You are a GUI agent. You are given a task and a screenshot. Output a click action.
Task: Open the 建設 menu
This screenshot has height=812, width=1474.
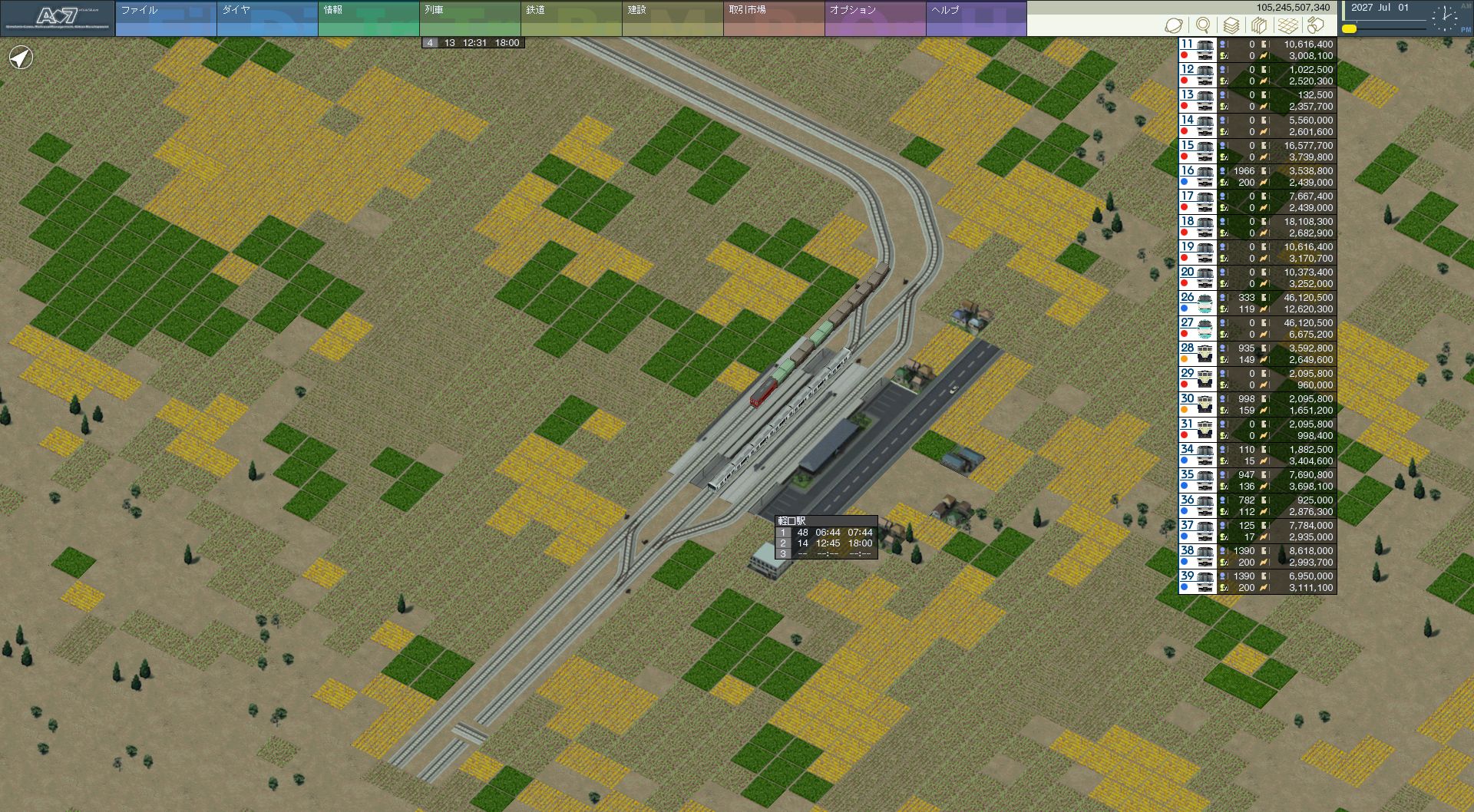(672, 18)
